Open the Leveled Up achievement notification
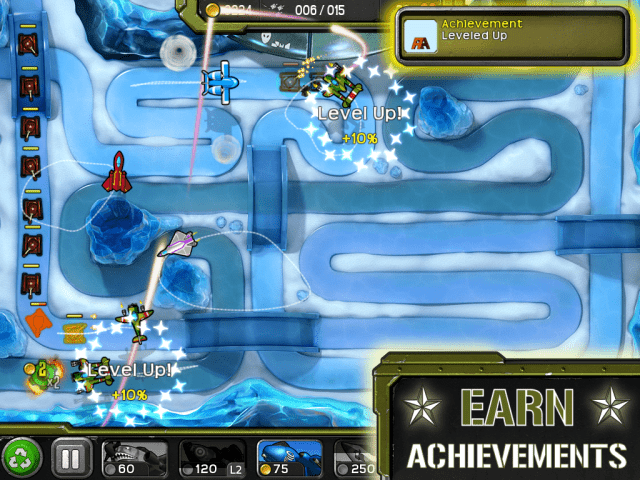The width and height of the screenshot is (640, 480). point(512,36)
